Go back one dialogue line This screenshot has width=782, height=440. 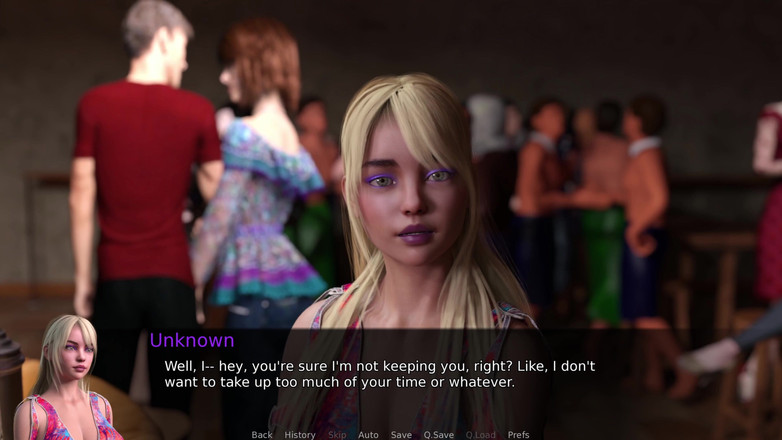(x=262, y=435)
